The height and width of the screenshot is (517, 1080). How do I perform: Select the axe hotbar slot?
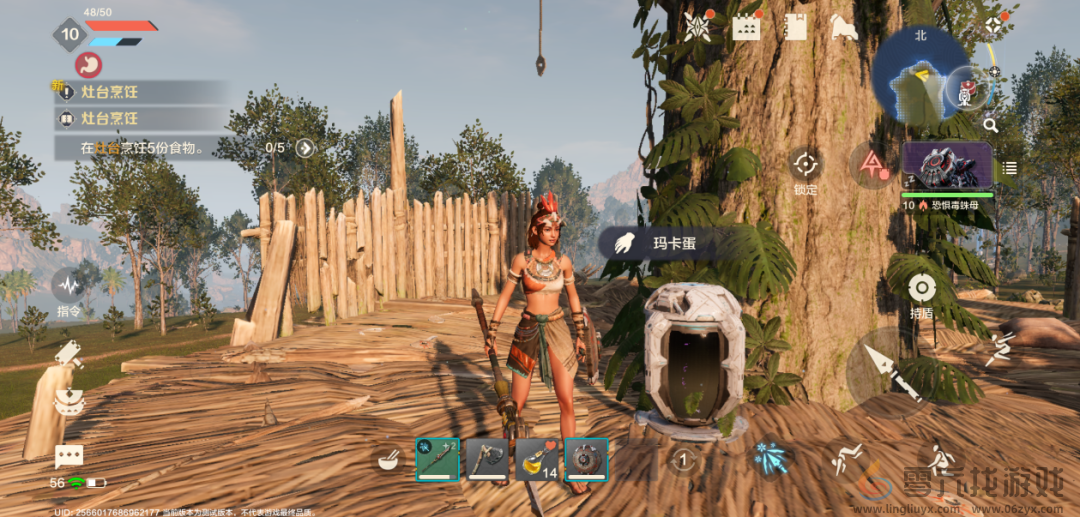tap(487, 459)
